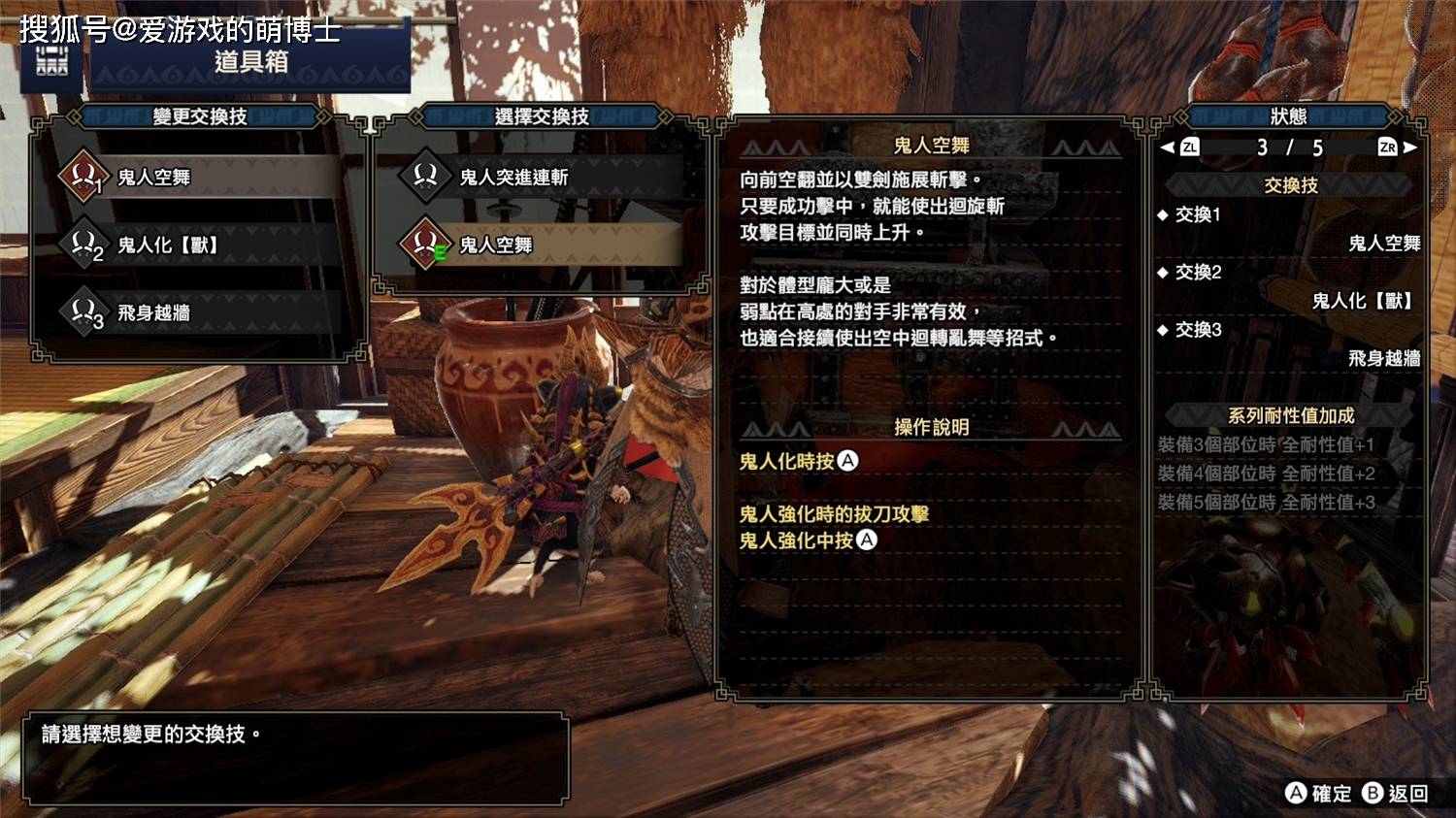Select 鬼人空舞 in the 變更交換技 list
The width and height of the screenshot is (1456, 818).
[194, 178]
